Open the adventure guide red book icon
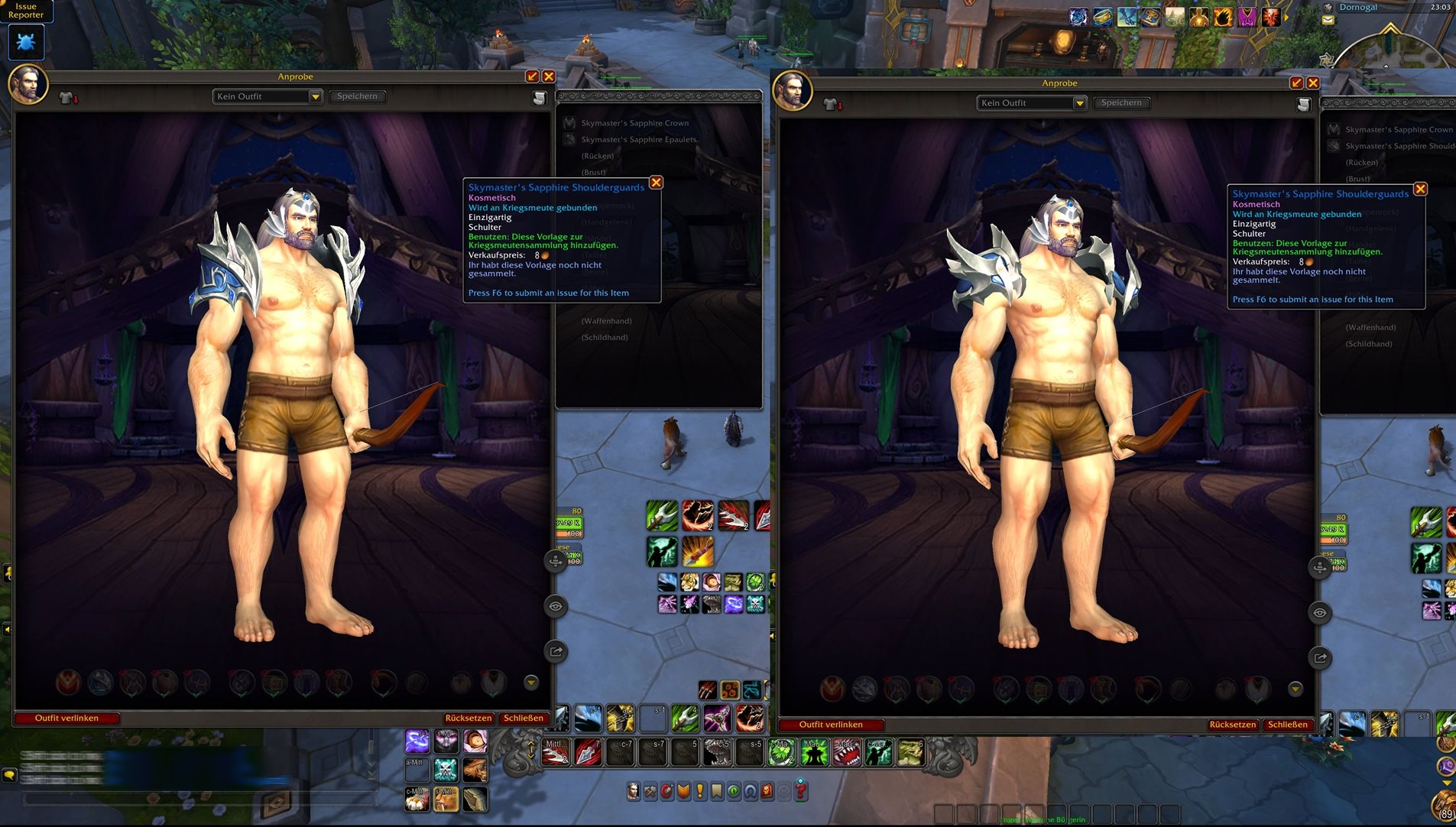Viewport: 1456px width, 827px height. [x=767, y=792]
